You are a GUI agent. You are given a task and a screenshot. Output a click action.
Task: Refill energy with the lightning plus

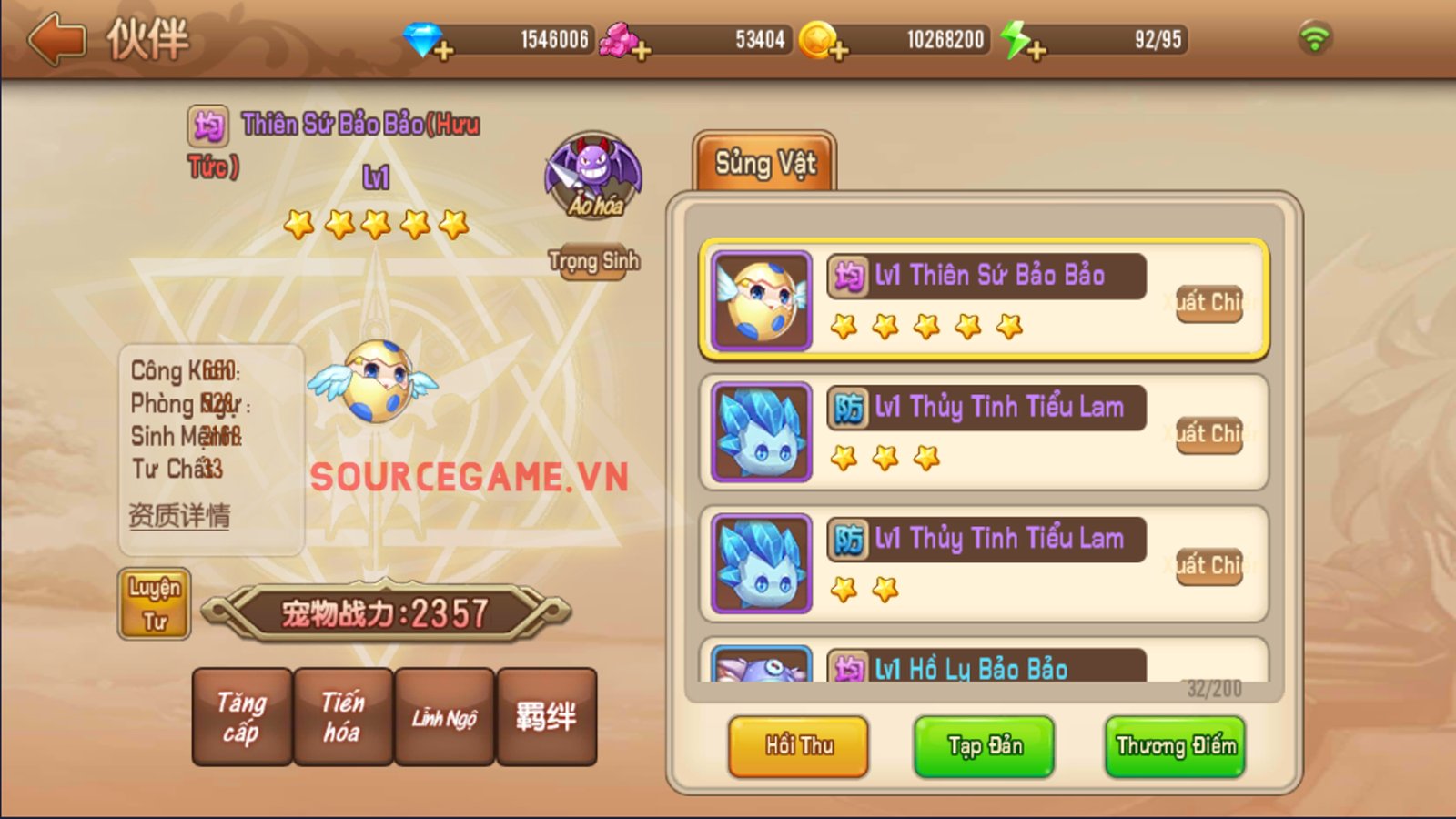(1036, 50)
